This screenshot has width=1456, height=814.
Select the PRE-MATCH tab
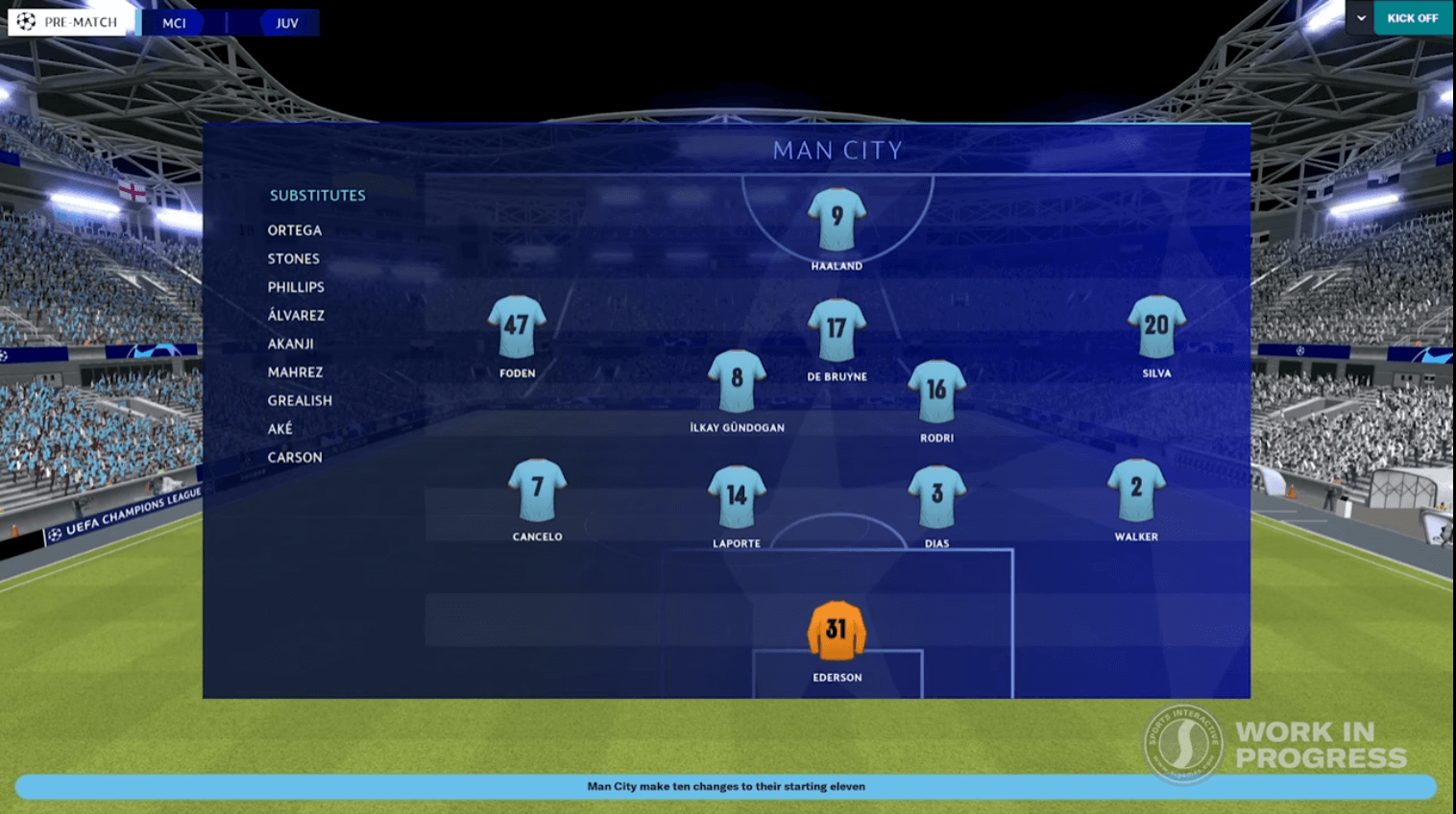(x=71, y=20)
